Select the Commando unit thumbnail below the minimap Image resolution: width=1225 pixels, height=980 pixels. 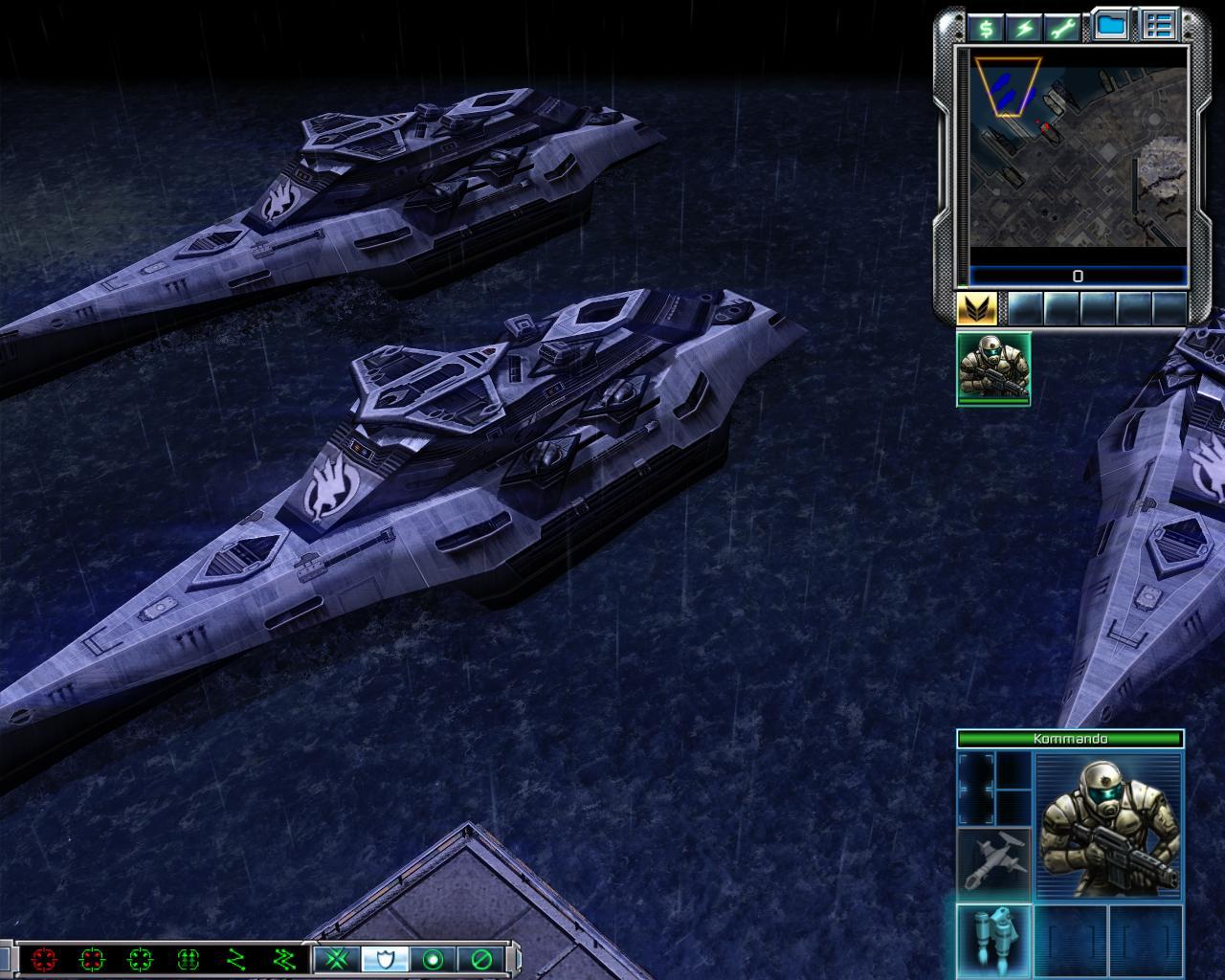coord(993,368)
